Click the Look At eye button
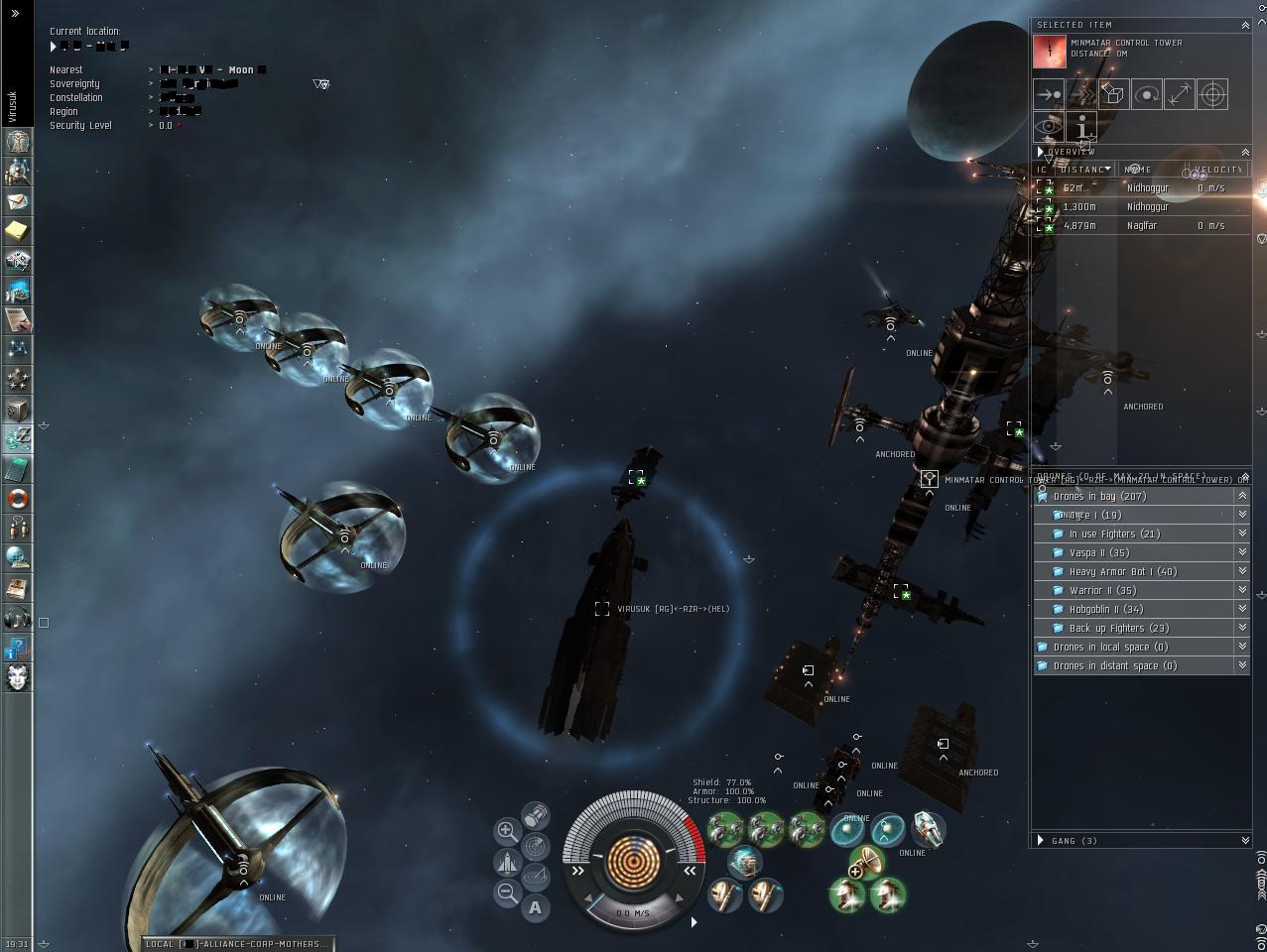 coord(1049,127)
